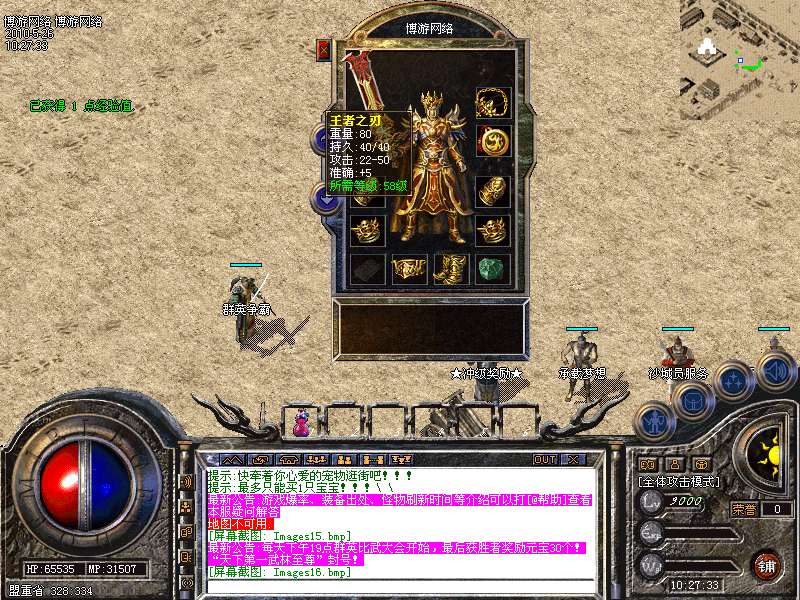Image resolution: width=800 pixels, height=600 pixels.
Task: Select the gold necklace equipment slot
Action: tap(492, 102)
